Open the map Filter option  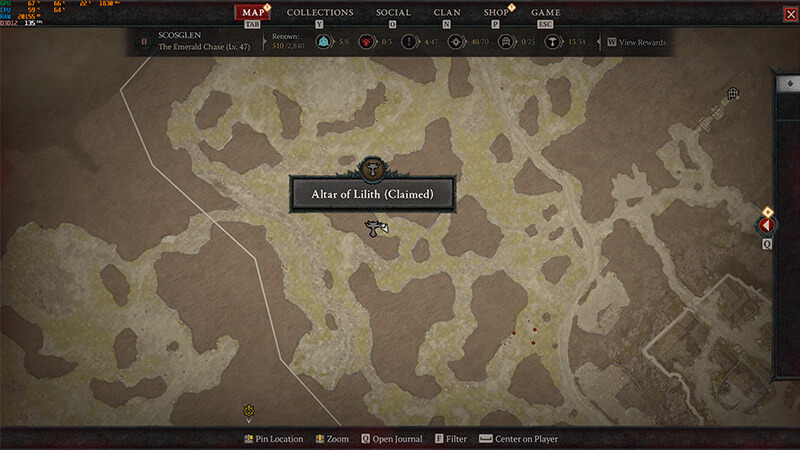pos(449,439)
